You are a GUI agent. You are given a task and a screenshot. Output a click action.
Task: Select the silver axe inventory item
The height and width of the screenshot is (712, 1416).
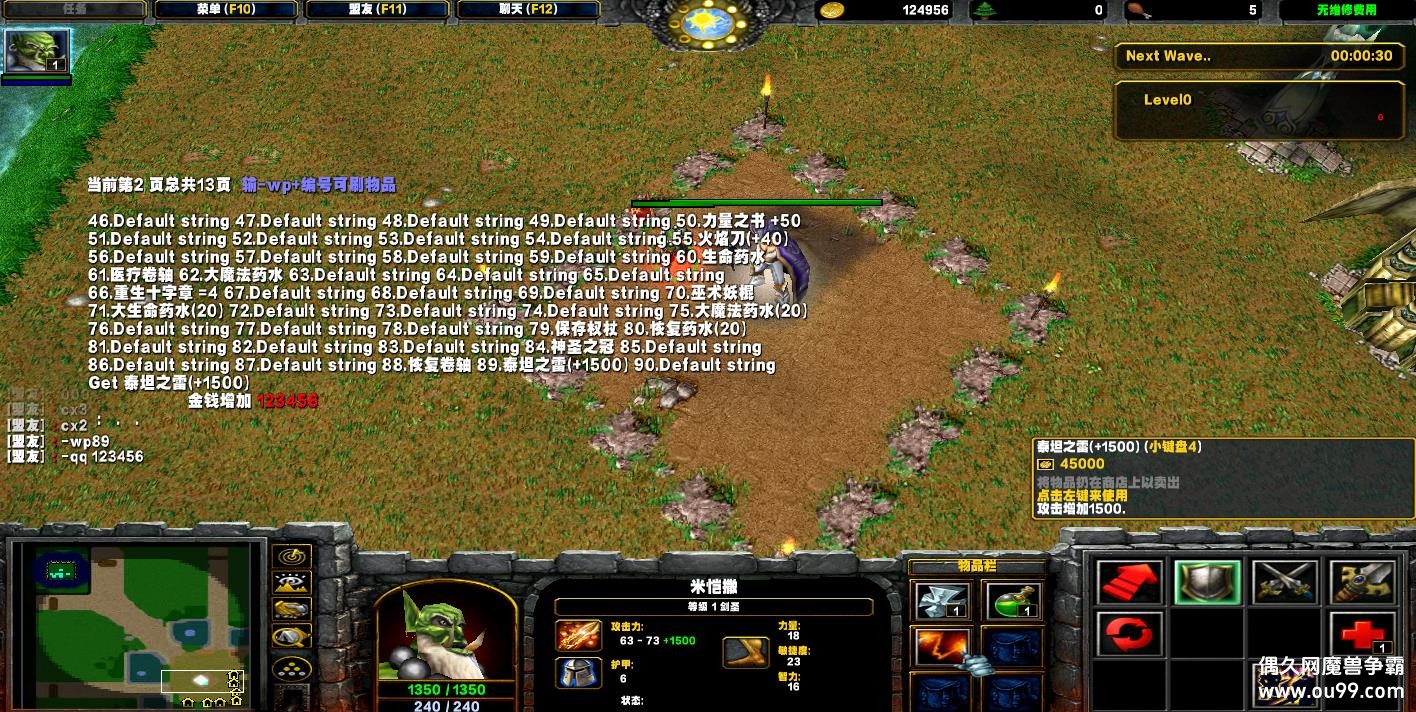[x=941, y=601]
